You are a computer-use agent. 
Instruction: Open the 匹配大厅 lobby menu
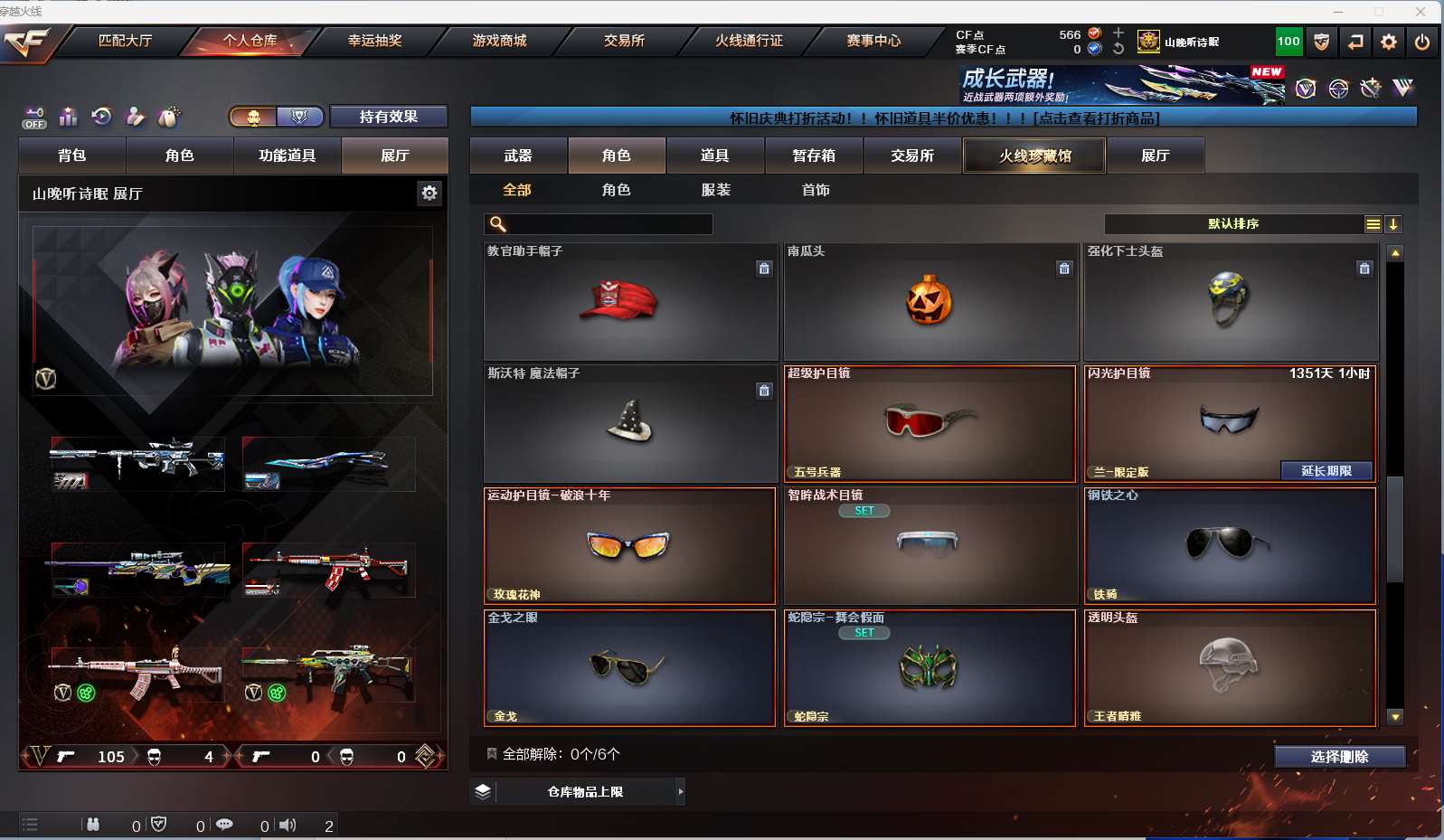(125, 41)
